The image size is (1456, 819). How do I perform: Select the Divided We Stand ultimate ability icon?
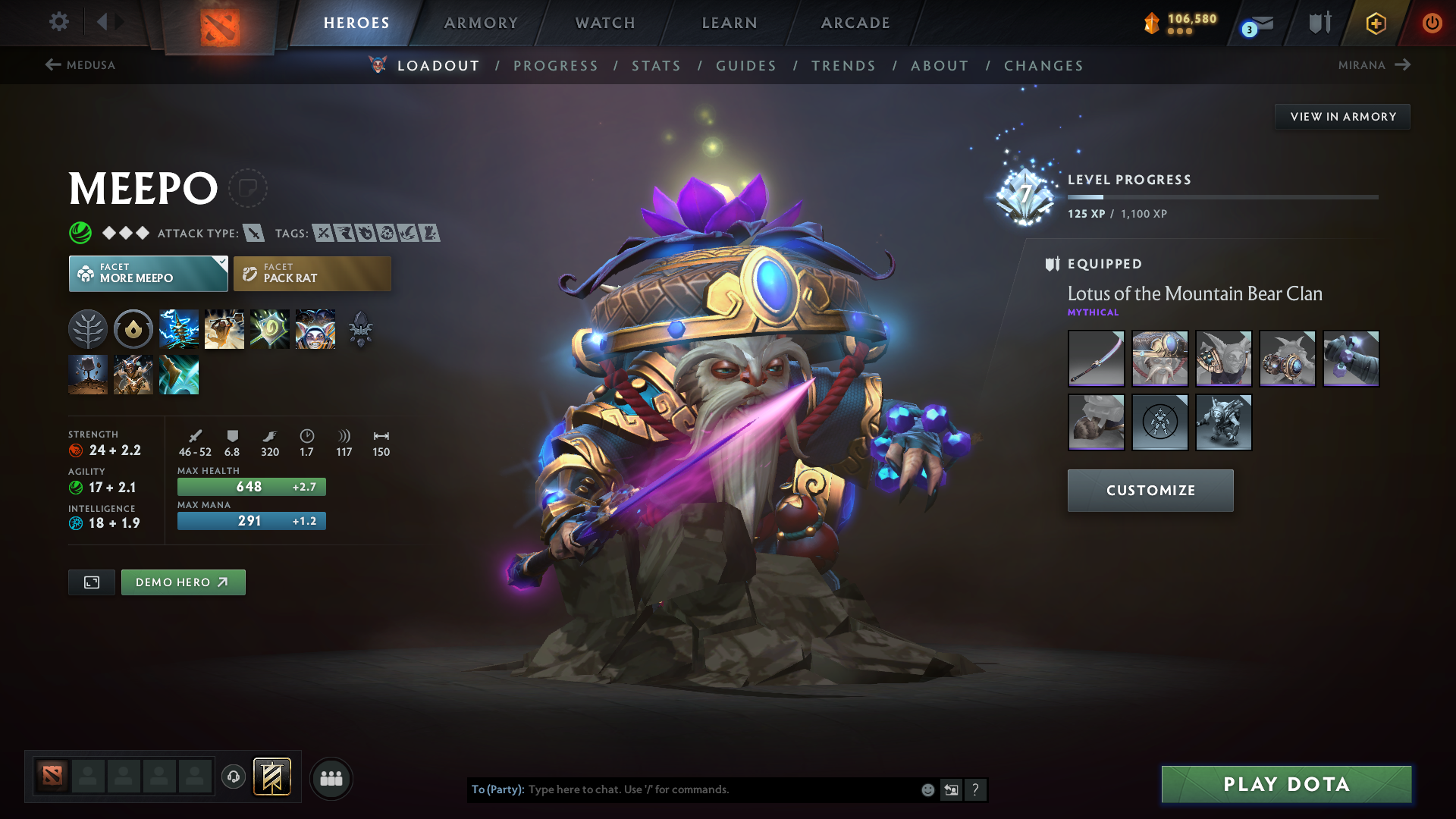pyautogui.click(x=315, y=328)
